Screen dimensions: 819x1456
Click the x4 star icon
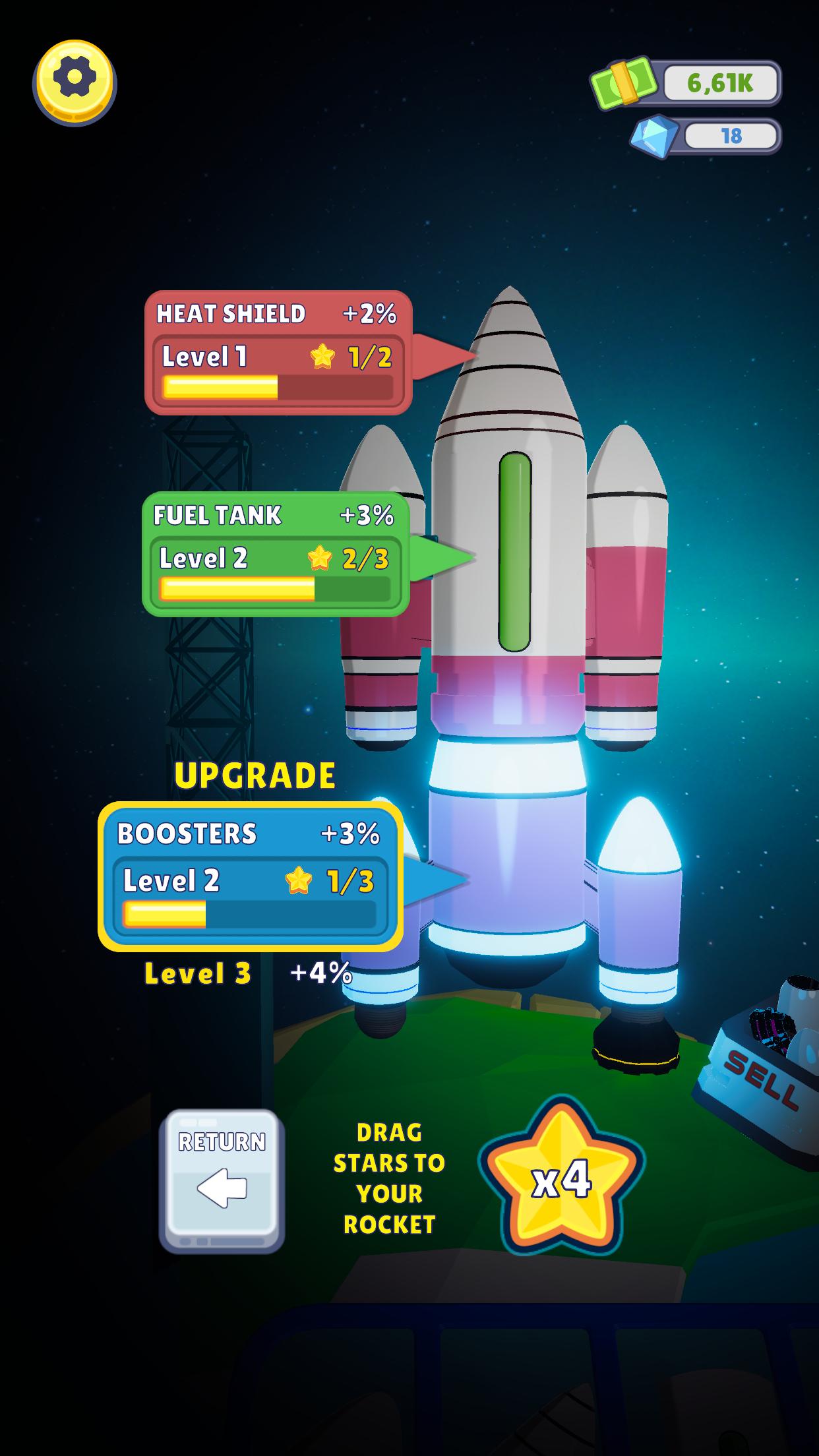[x=561, y=1180]
